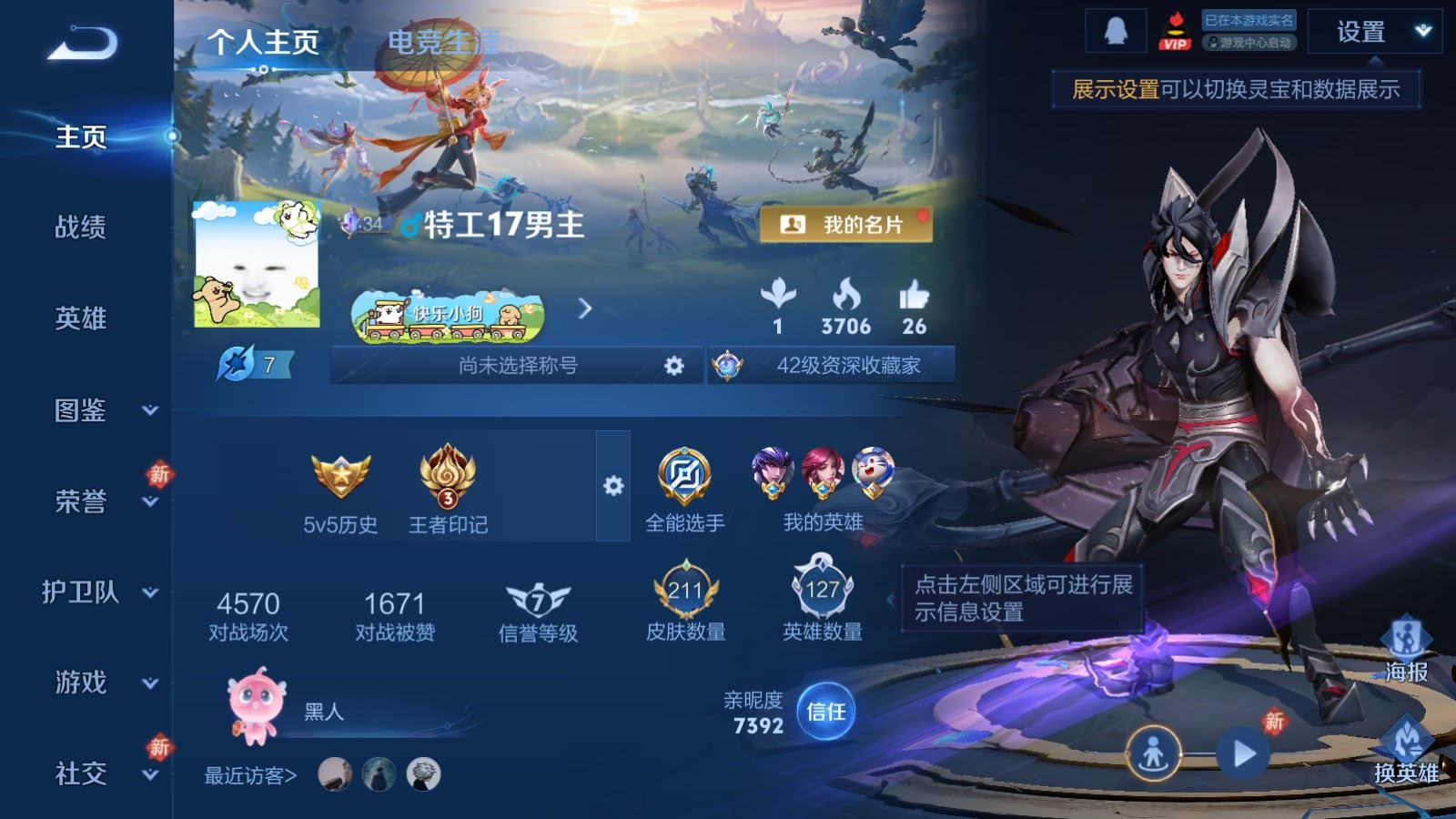Click the QQ penguin icon
The height and width of the screenshot is (819, 1456).
[1115, 32]
